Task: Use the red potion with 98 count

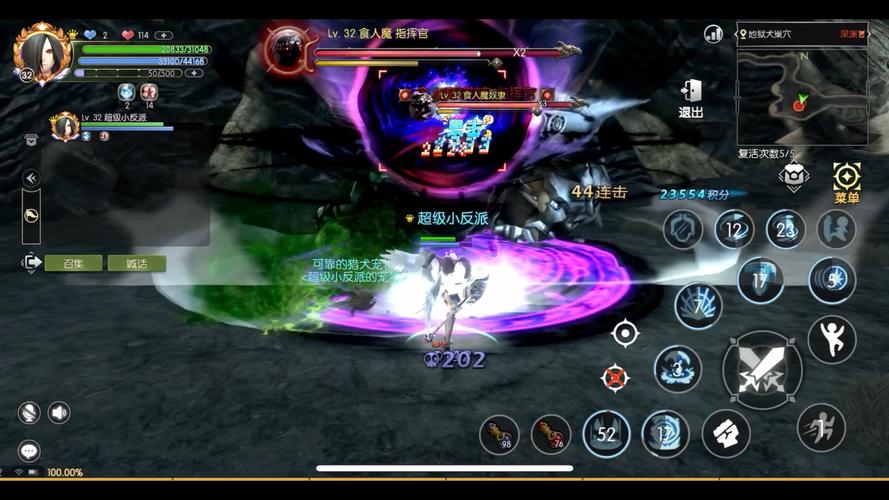Action: click(x=499, y=434)
